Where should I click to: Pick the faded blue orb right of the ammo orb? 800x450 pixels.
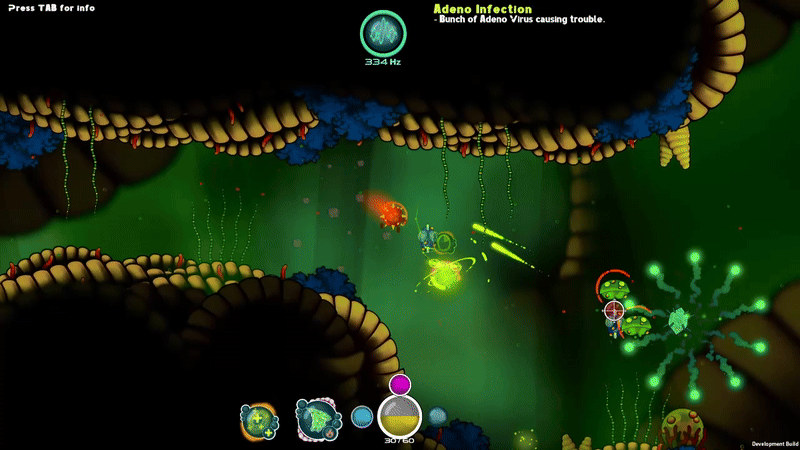438,416
